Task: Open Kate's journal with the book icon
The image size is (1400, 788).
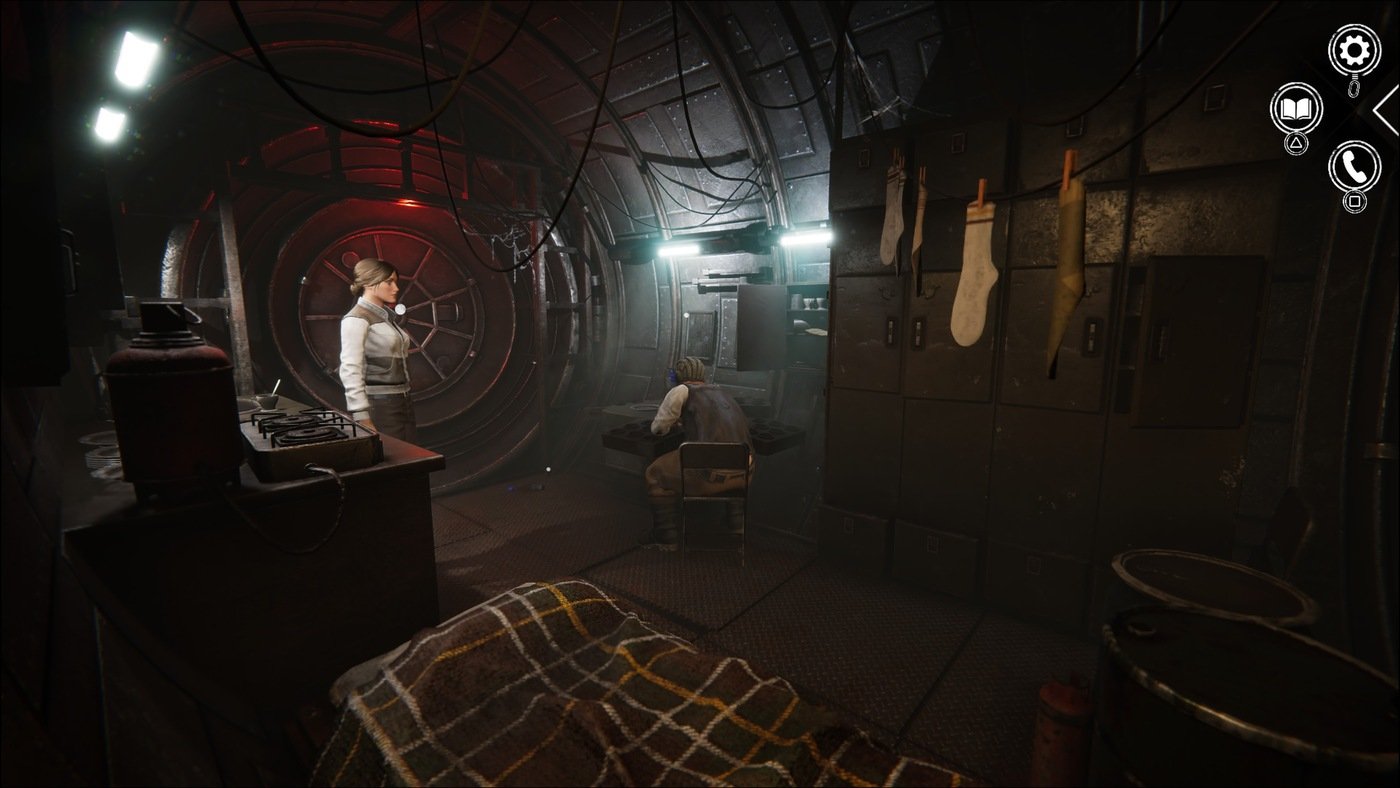Action: click(x=1296, y=110)
